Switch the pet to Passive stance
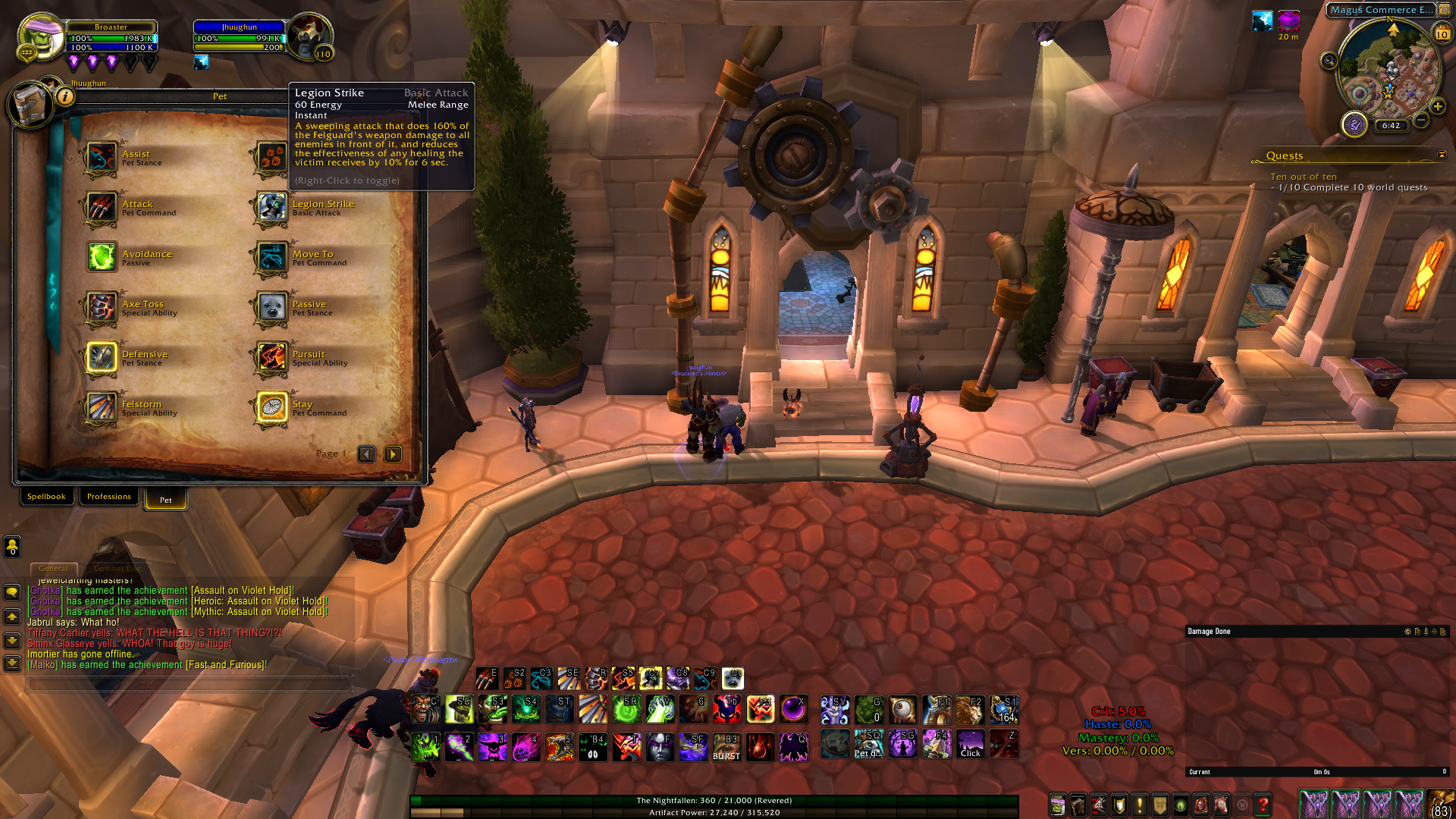The width and height of the screenshot is (1456, 819). (x=271, y=308)
